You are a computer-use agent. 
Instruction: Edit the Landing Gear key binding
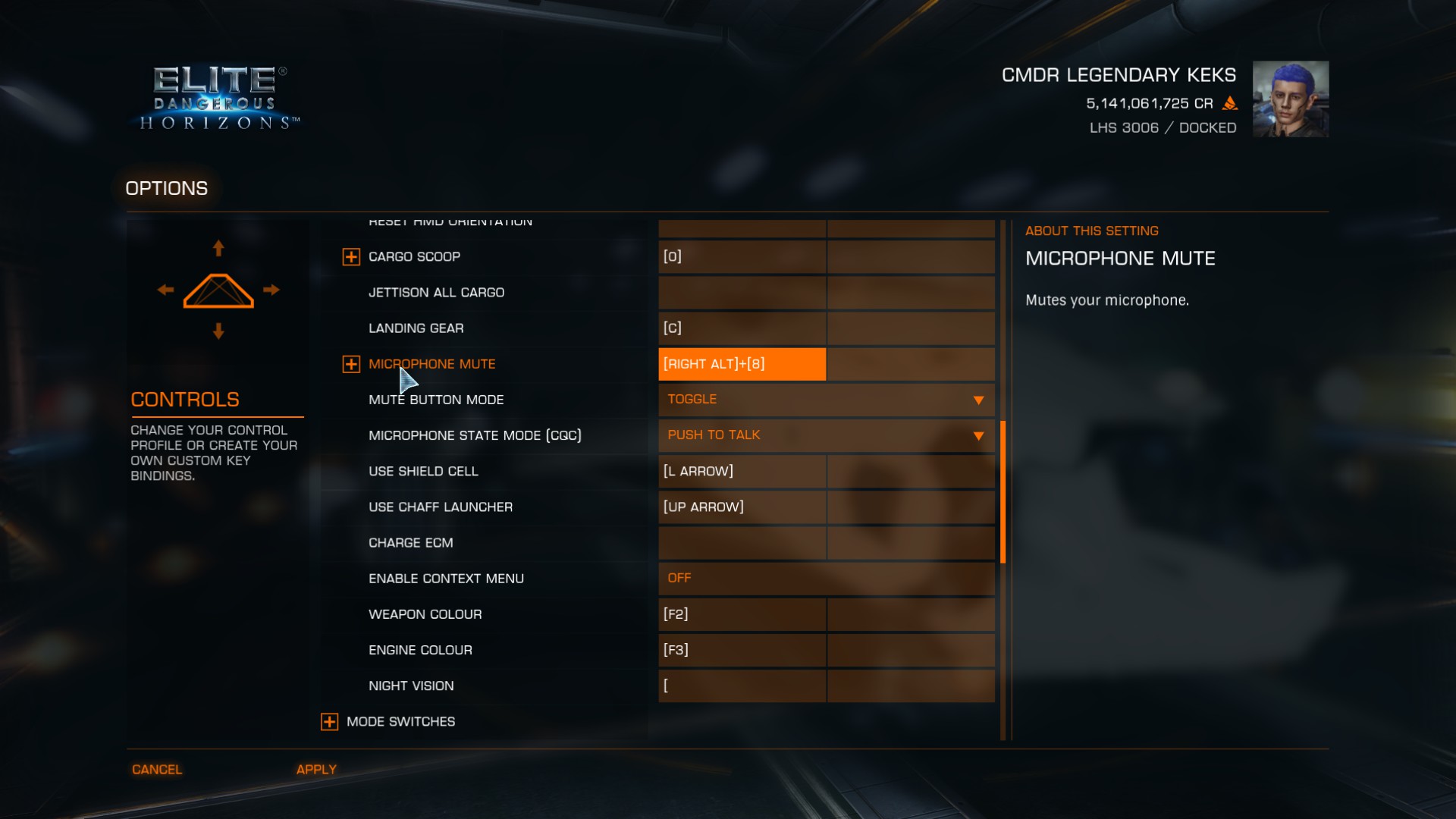[742, 328]
